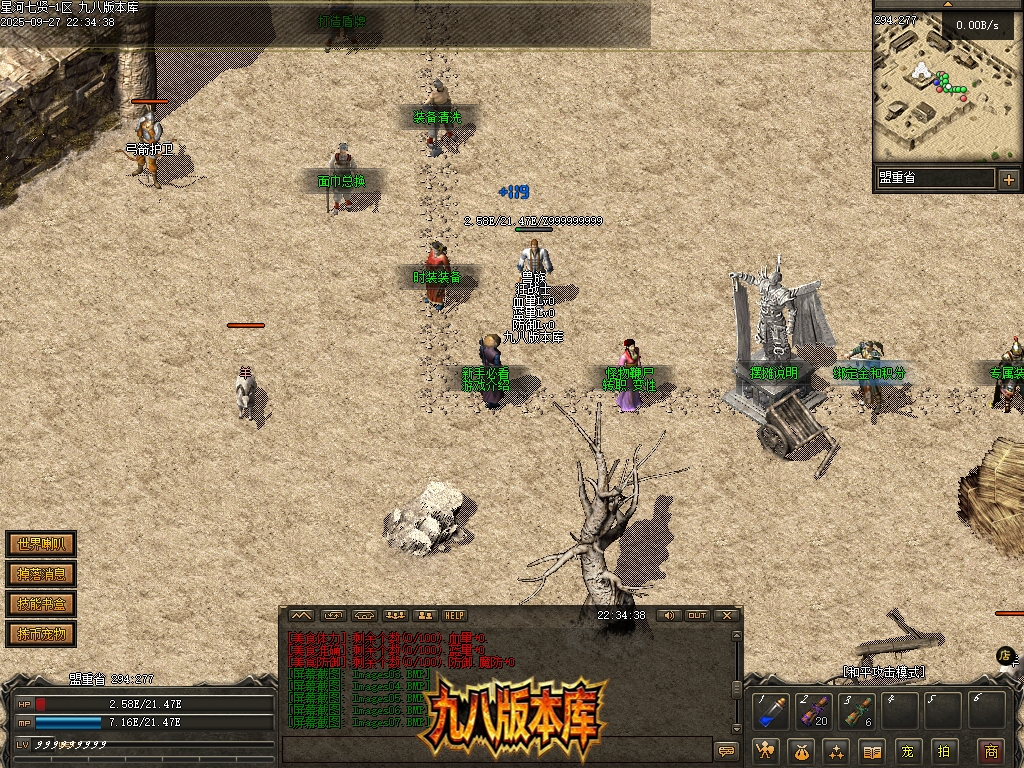Image resolution: width=1024 pixels, height=768 pixels.
Task: Open the 宠 pet button
Action: [x=907, y=751]
